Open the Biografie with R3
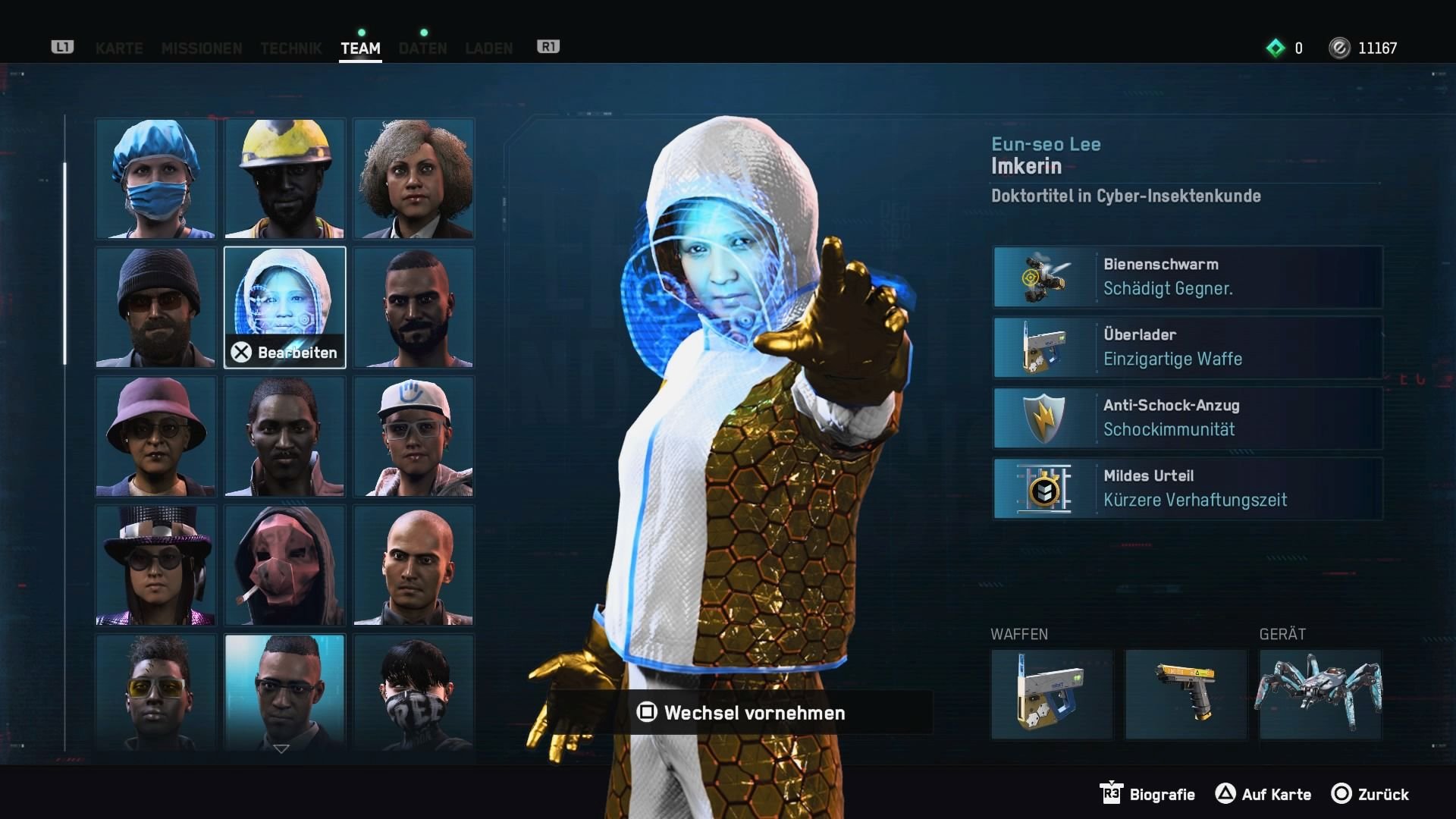Viewport: 1456px width, 819px height. click(x=1147, y=795)
